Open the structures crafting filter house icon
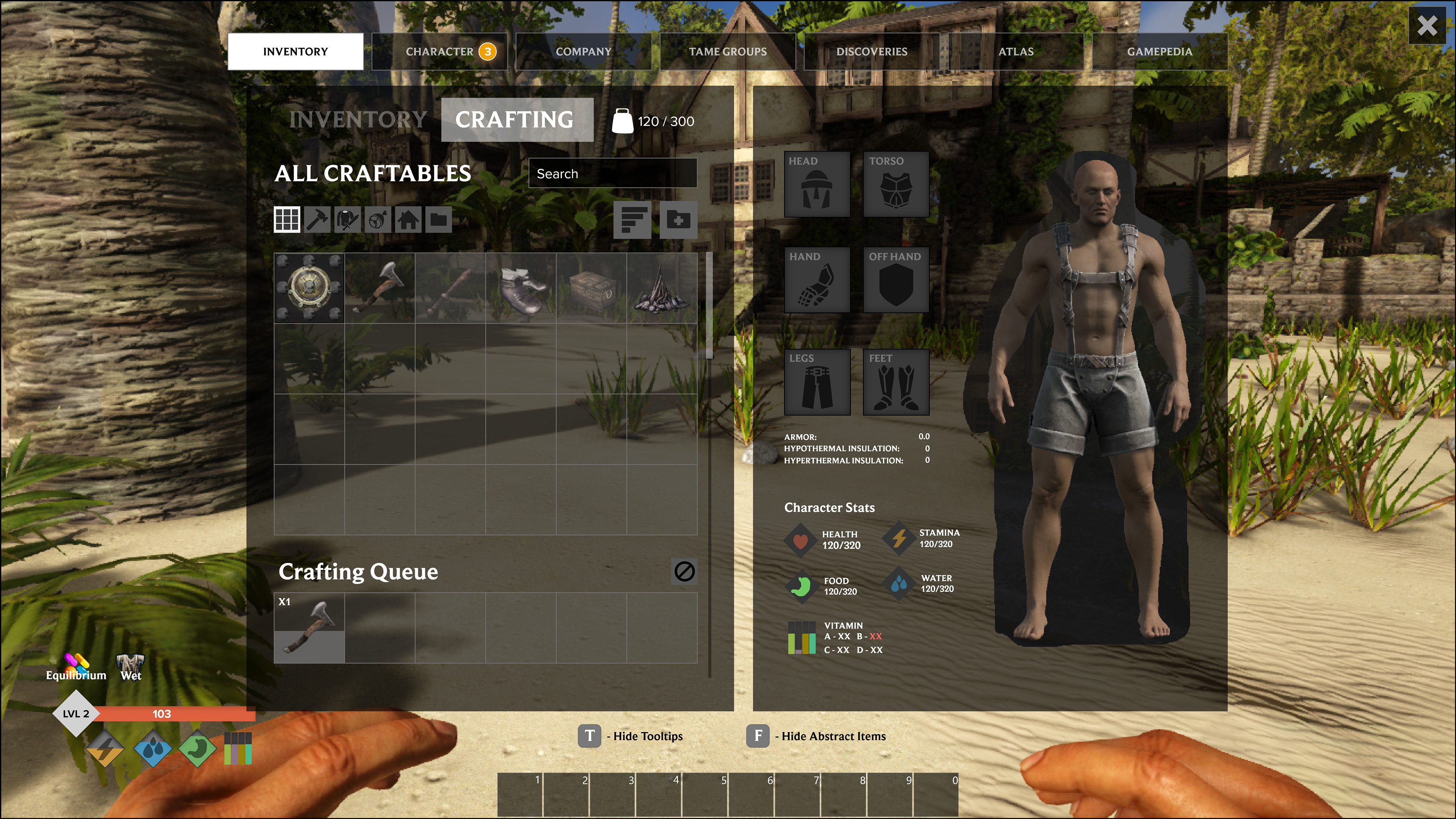 click(408, 220)
